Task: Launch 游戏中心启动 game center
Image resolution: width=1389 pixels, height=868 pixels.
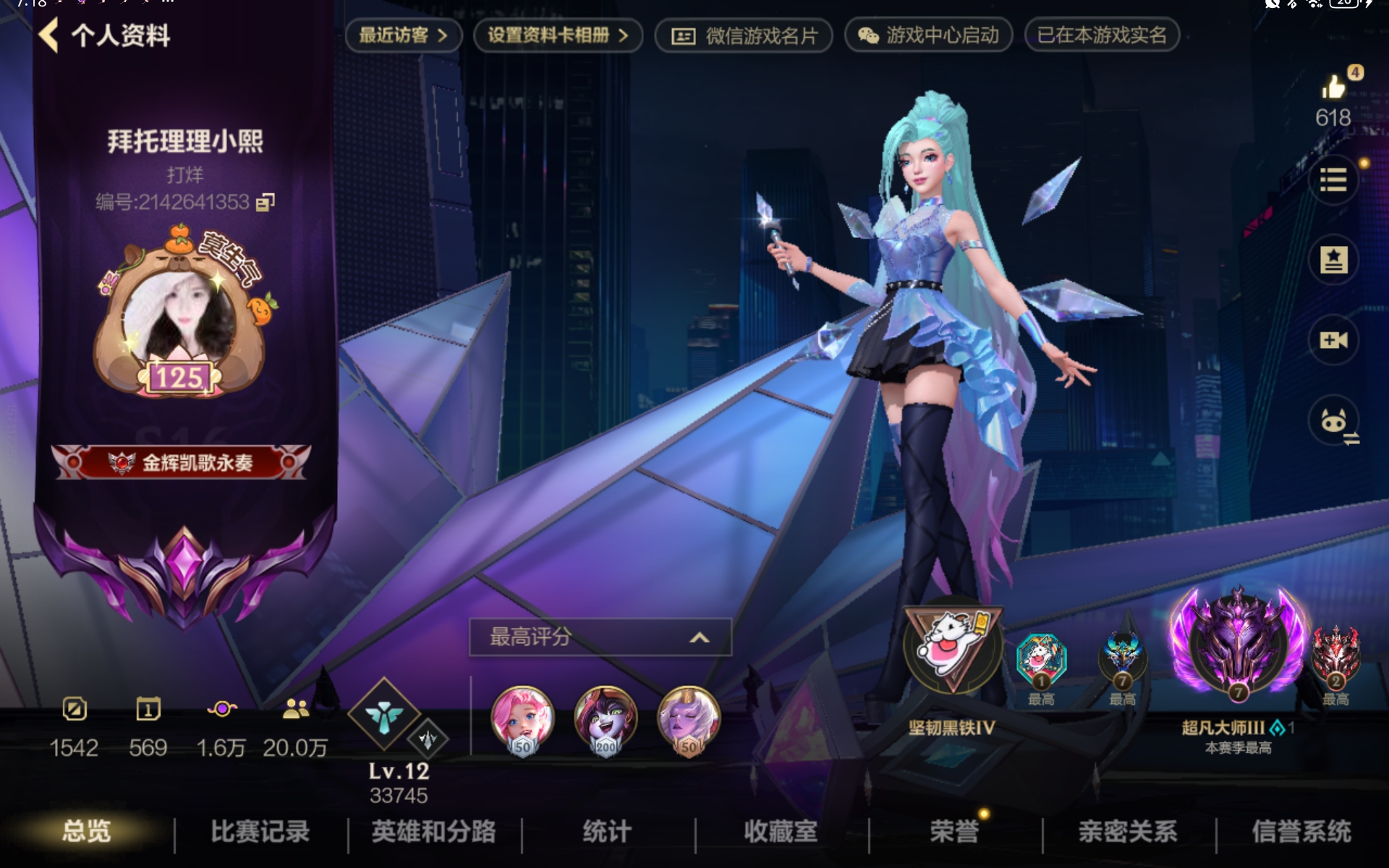Action: pyautogui.click(x=927, y=35)
